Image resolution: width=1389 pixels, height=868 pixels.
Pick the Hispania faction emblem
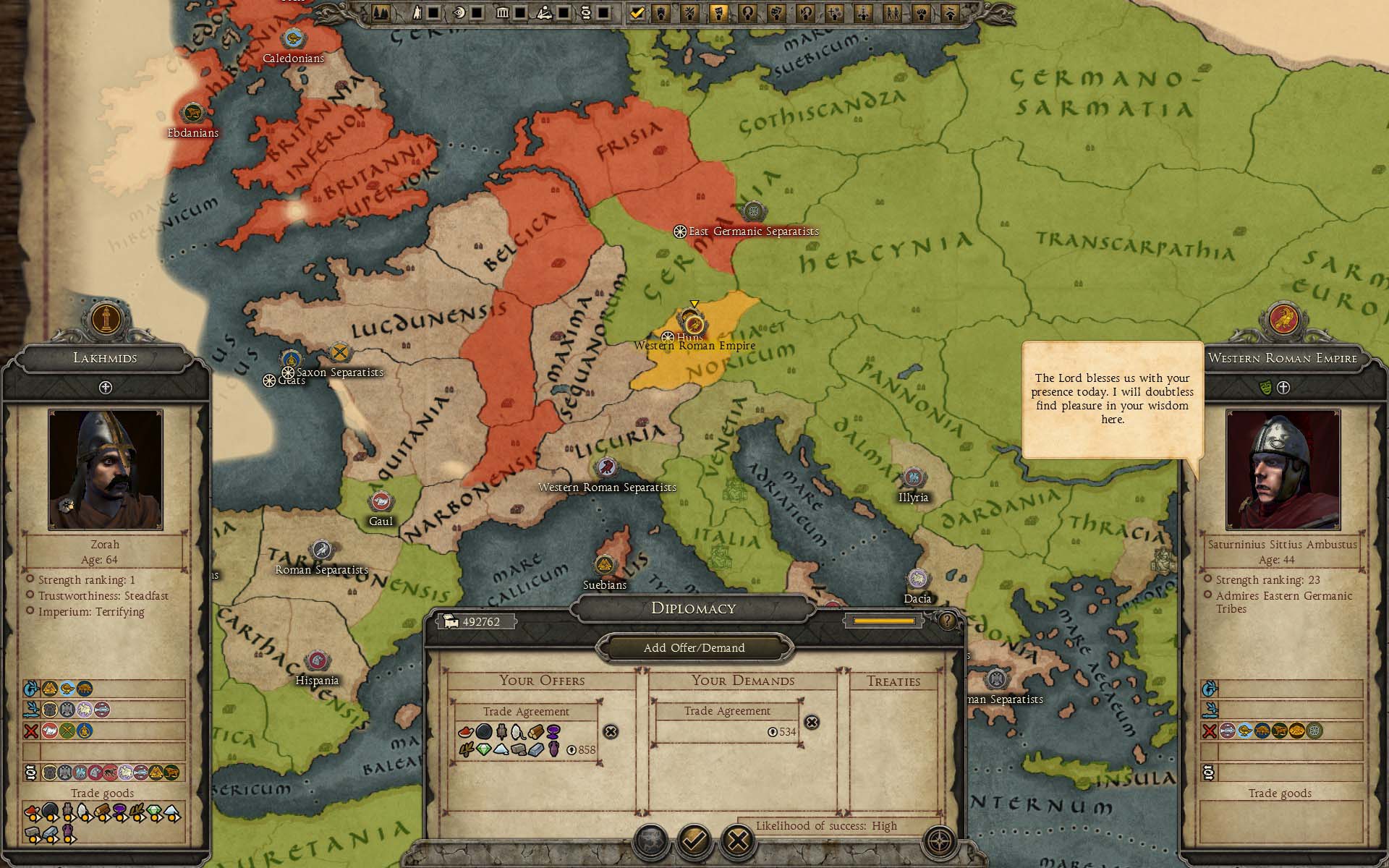point(316,661)
